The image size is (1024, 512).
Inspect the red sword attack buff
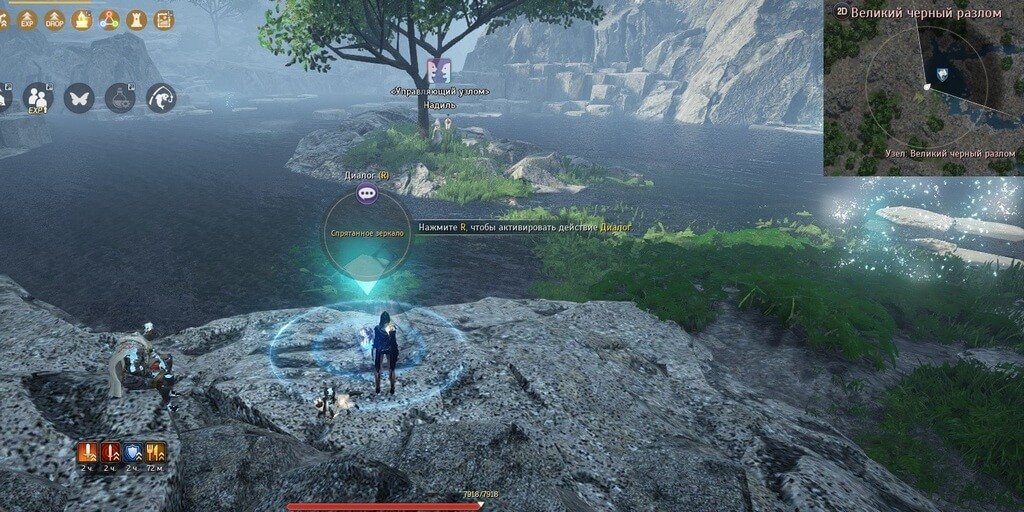tap(110, 452)
